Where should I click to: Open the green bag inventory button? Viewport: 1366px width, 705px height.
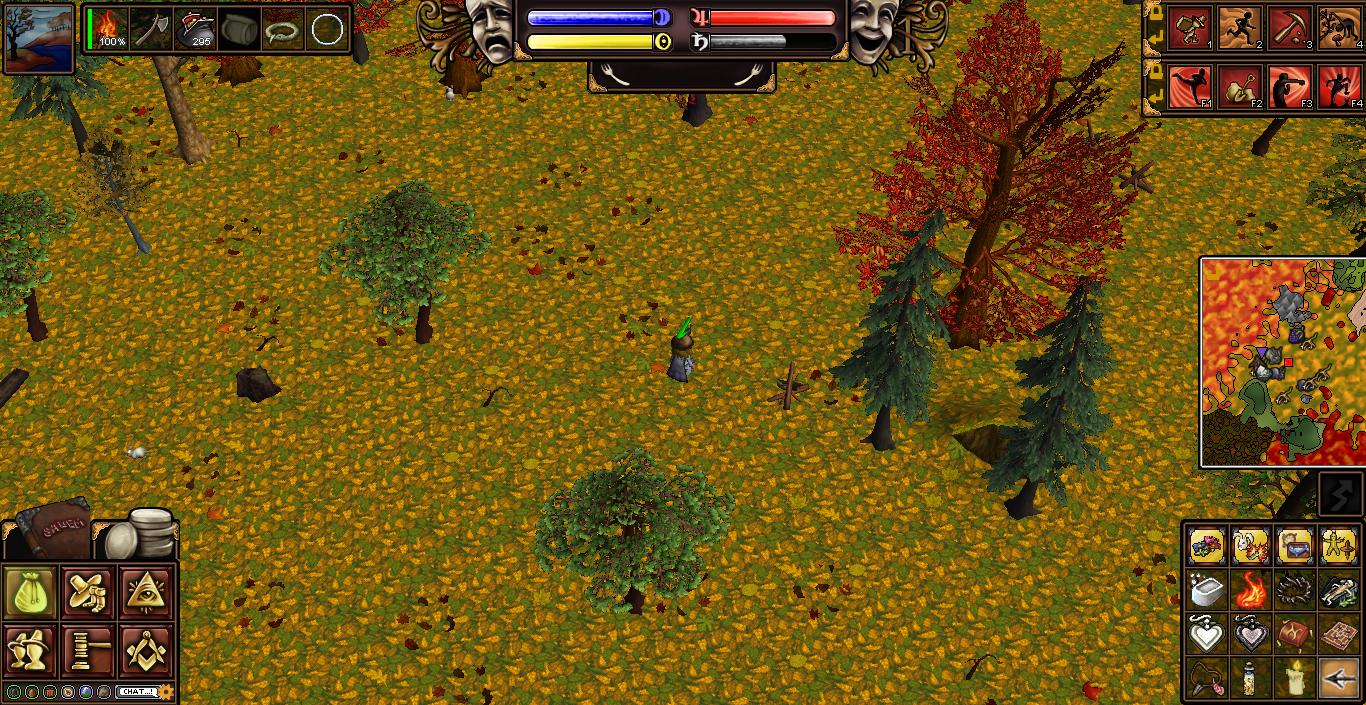31,592
